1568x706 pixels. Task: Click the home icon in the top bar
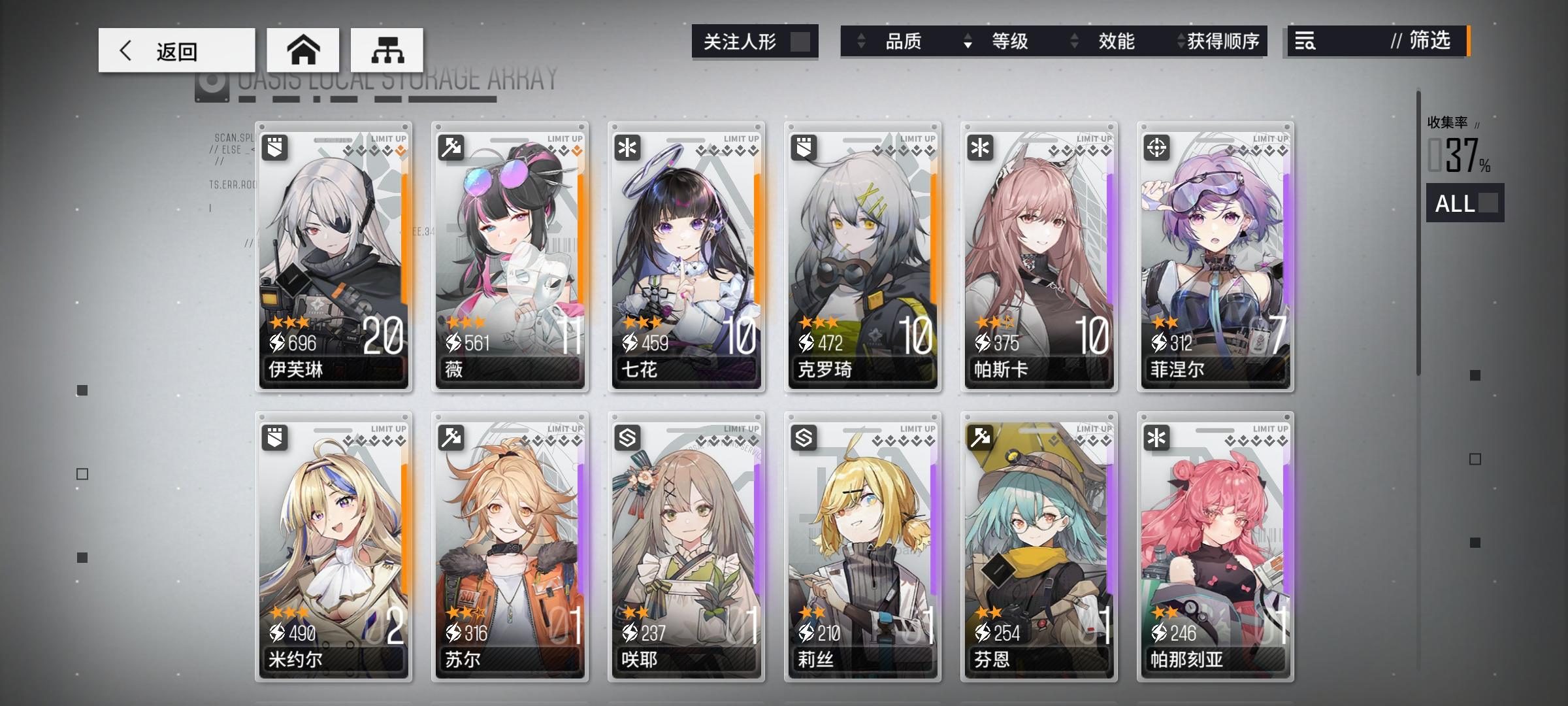(x=304, y=50)
